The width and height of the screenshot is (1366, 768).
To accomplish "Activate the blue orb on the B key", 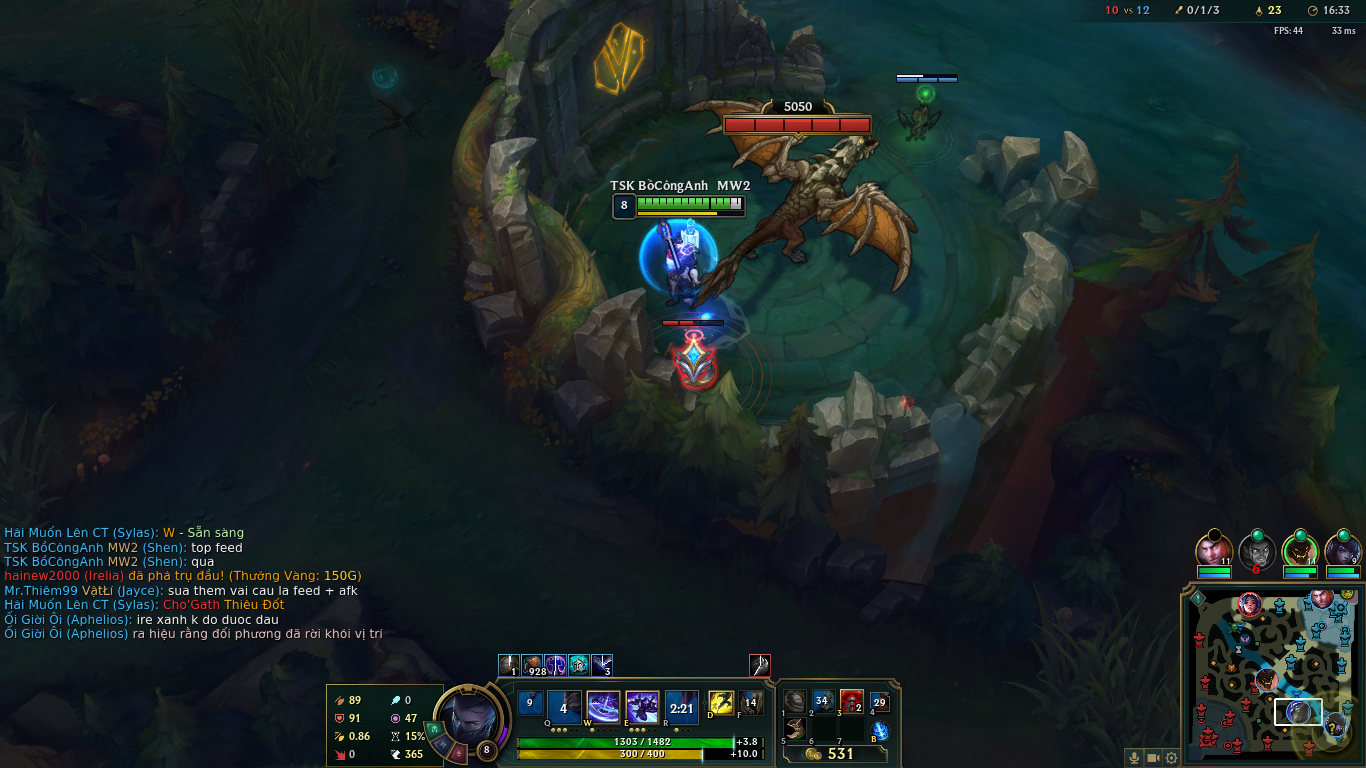I will [x=880, y=731].
